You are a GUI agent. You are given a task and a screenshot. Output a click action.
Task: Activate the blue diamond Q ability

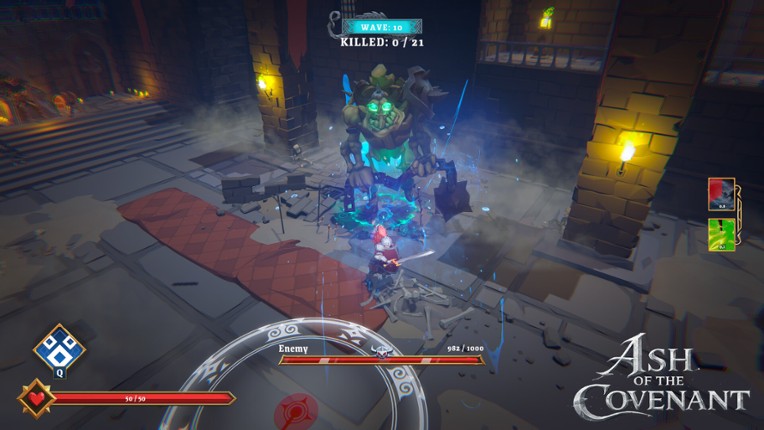[59, 349]
